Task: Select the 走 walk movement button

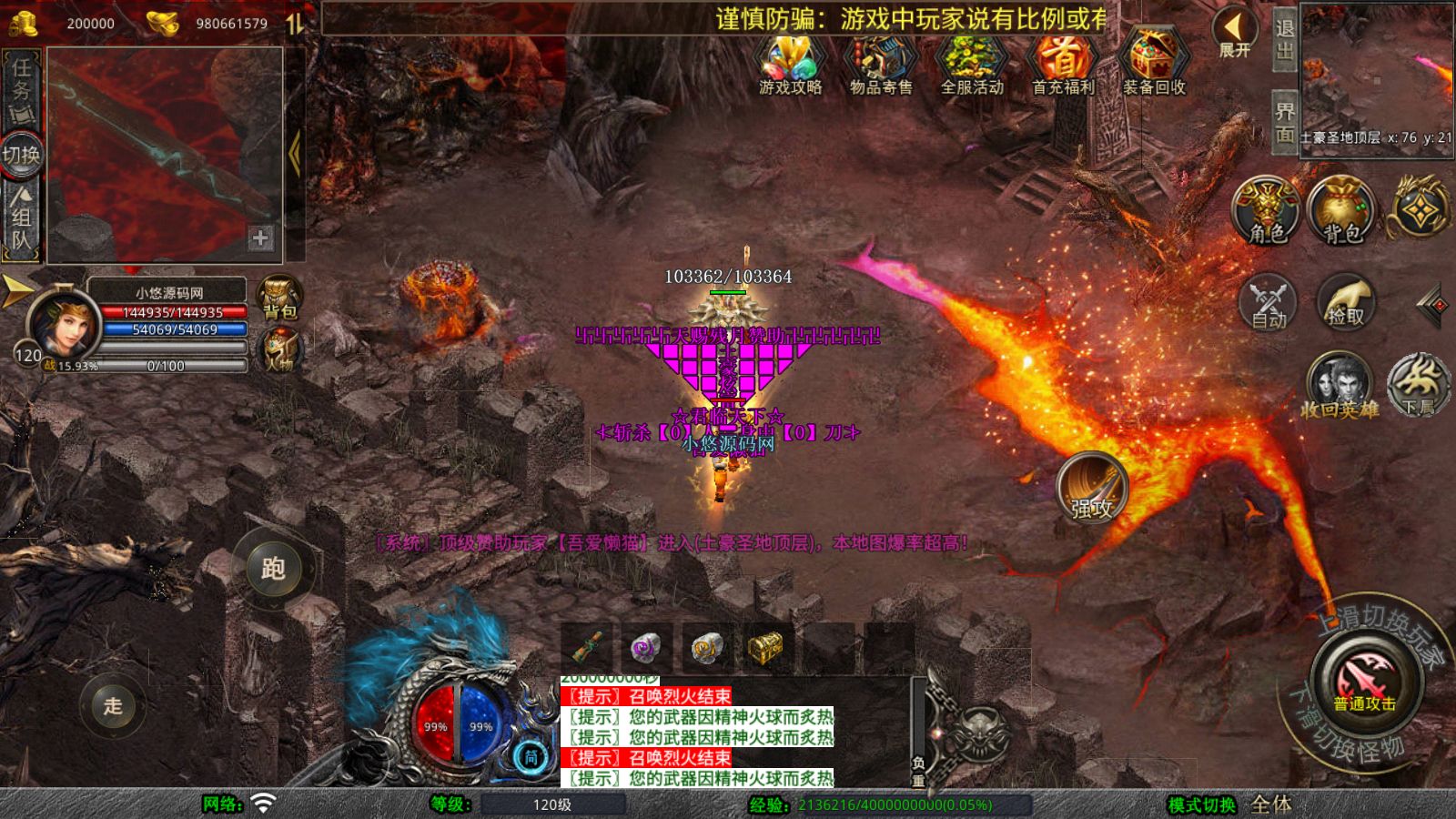Action: coord(113,705)
